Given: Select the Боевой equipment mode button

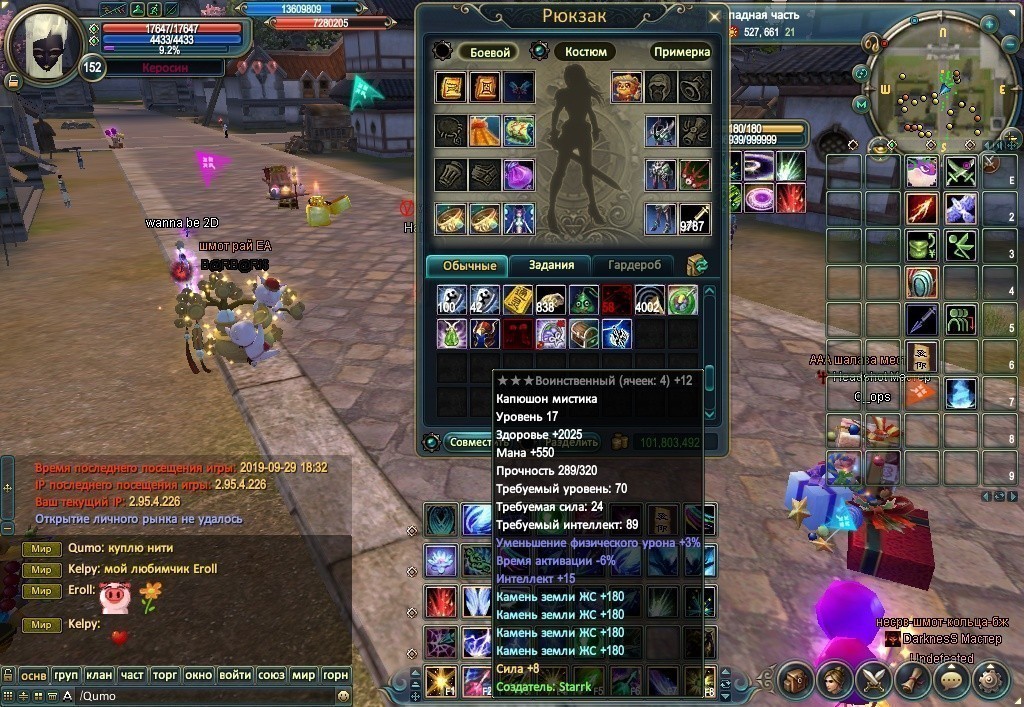Looking at the screenshot, I should tap(490, 52).
